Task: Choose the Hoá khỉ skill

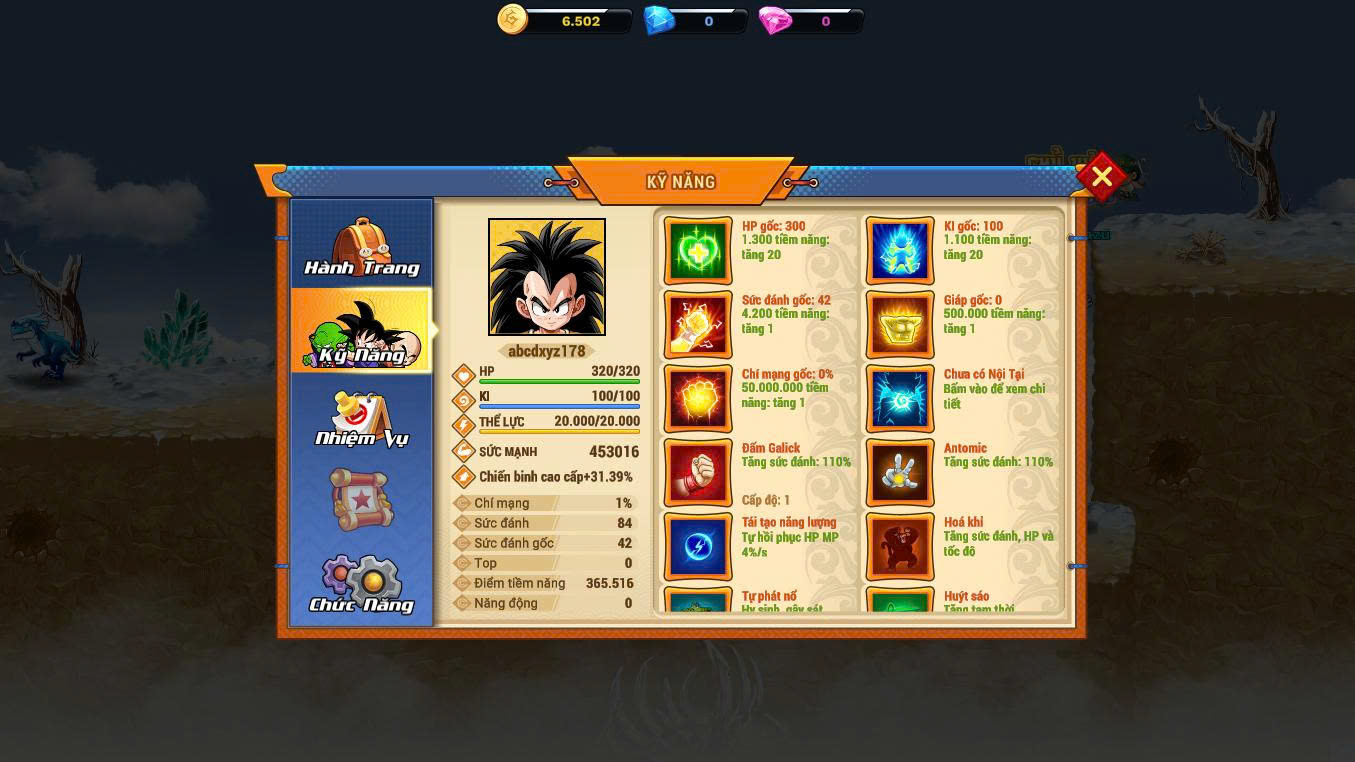Action: (900, 546)
